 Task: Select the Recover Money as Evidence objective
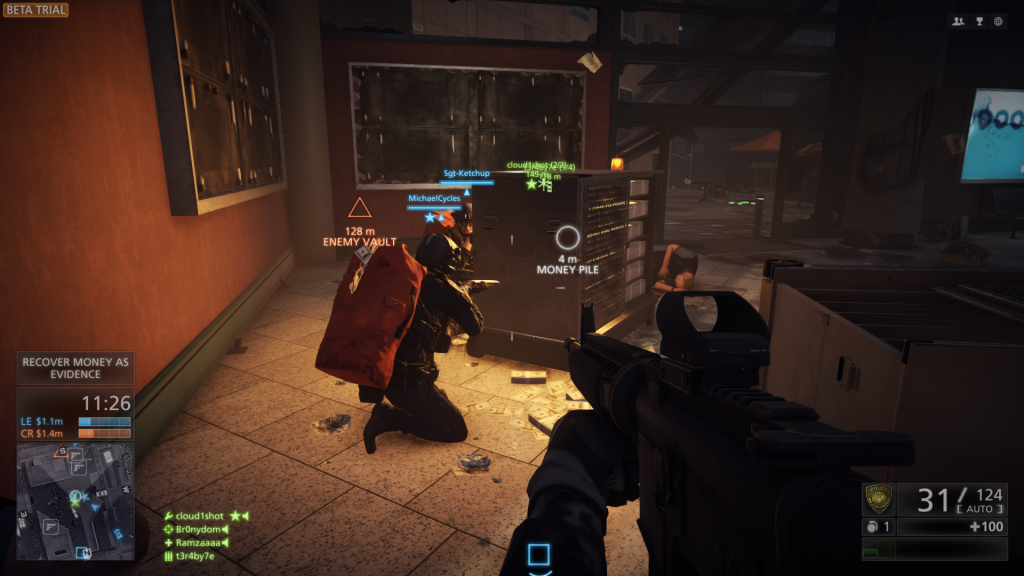[x=76, y=367]
